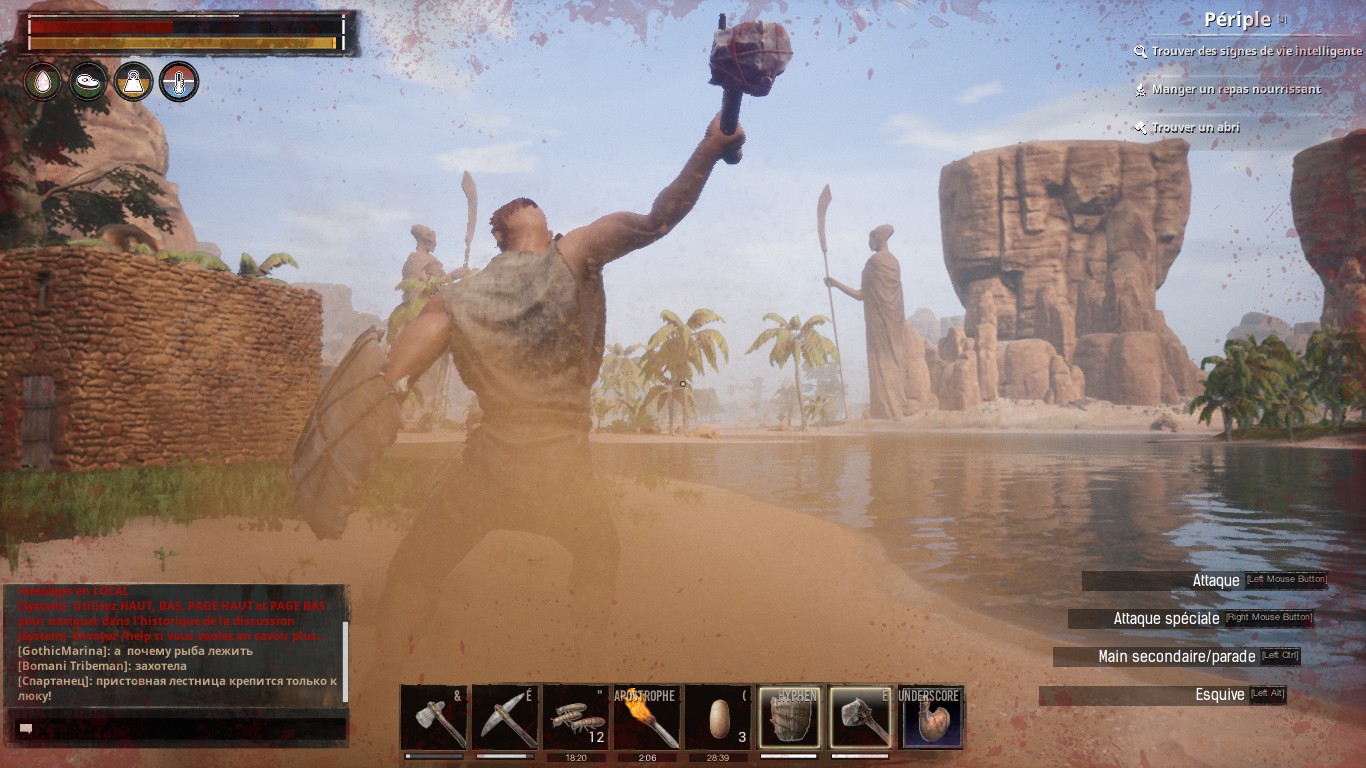Choose the stack of 12 insects

576,717
